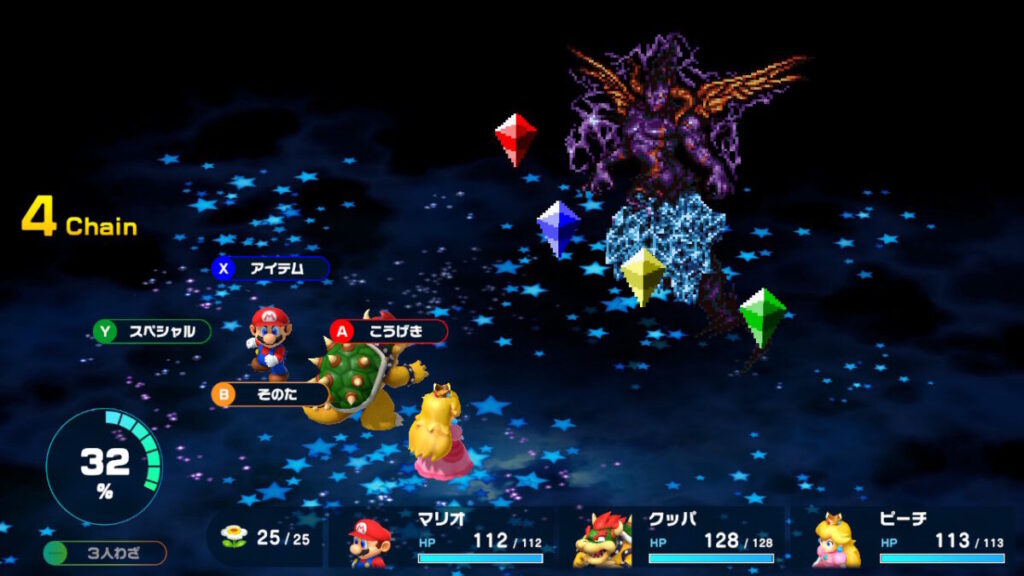Select Mario's マリオ party status panel

(x=446, y=538)
